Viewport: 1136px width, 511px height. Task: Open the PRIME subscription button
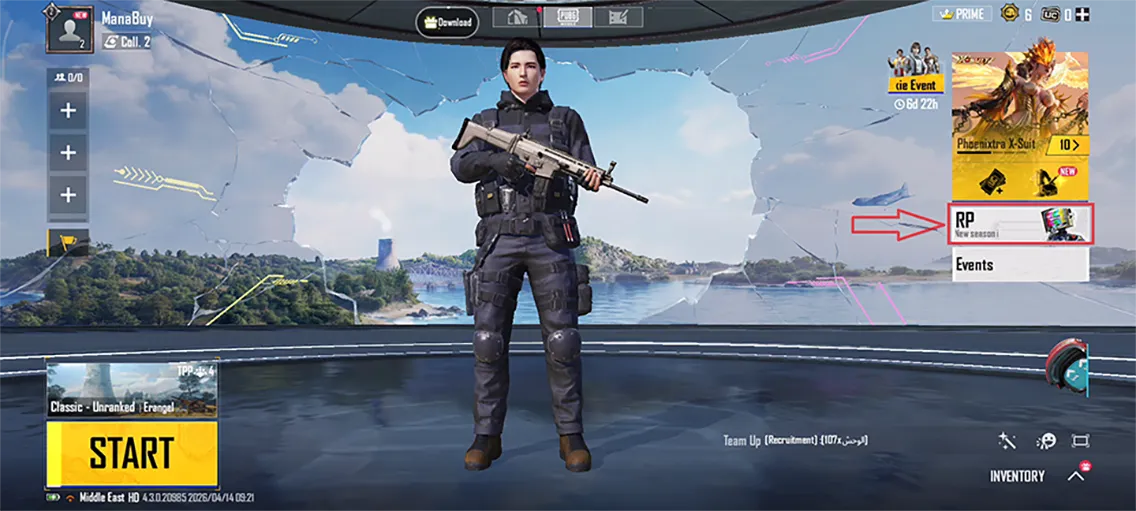(x=961, y=14)
